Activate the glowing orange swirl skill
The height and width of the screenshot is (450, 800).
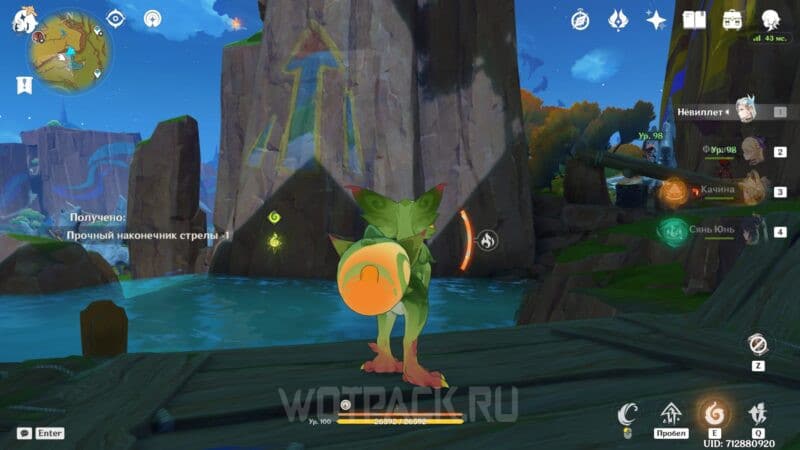coord(713,413)
